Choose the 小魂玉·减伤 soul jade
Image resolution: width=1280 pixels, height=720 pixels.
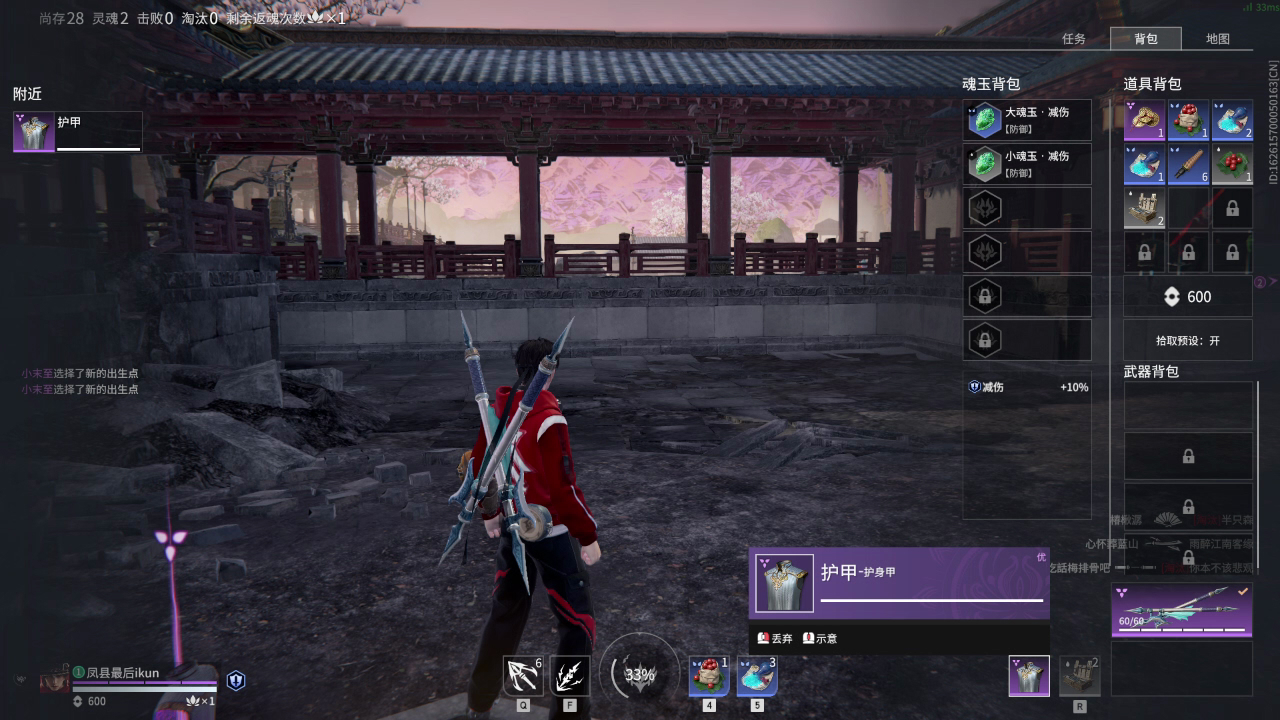click(1027, 164)
